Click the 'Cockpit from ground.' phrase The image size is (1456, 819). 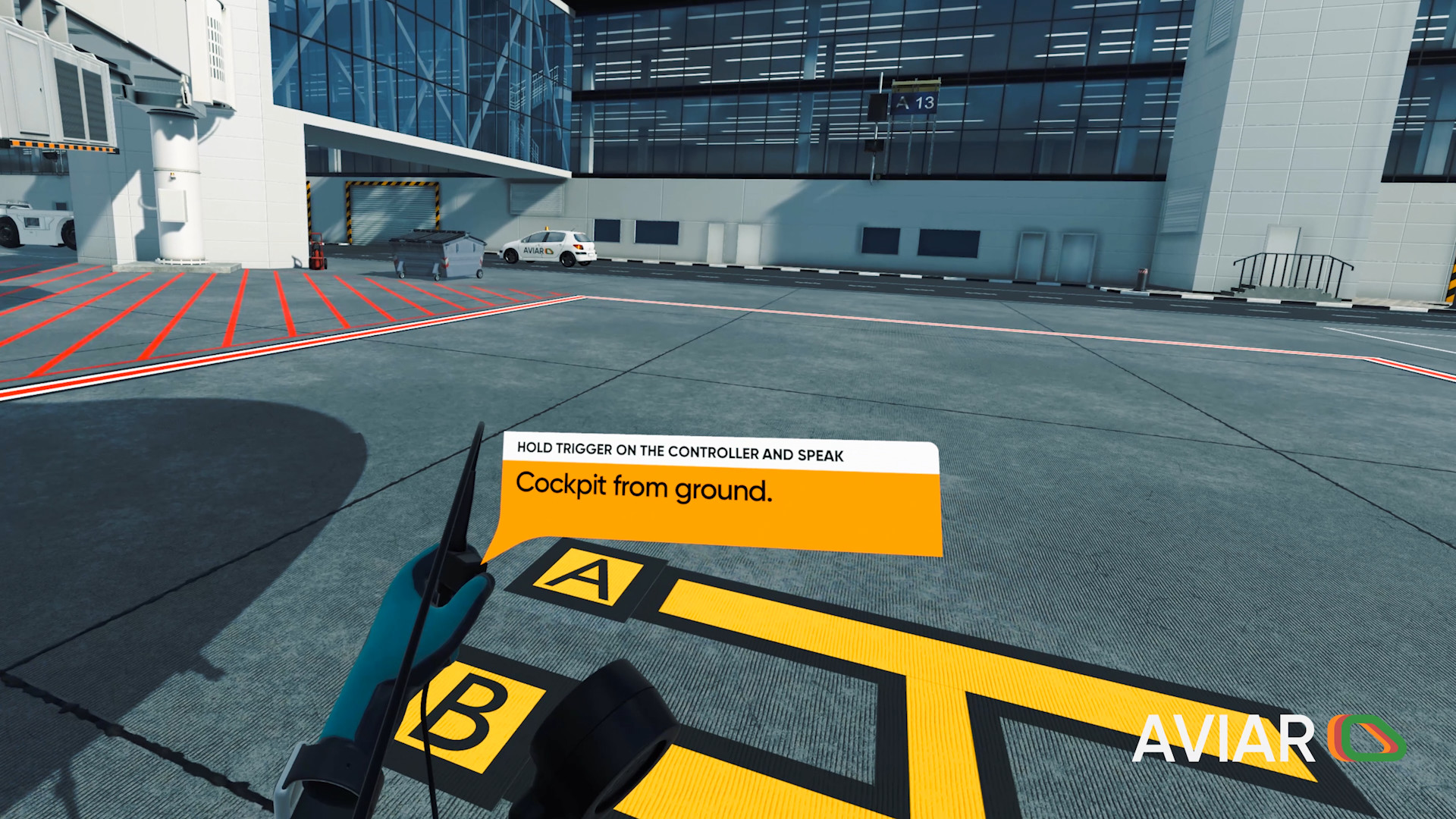pyautogui.click(x=644, y=487)
